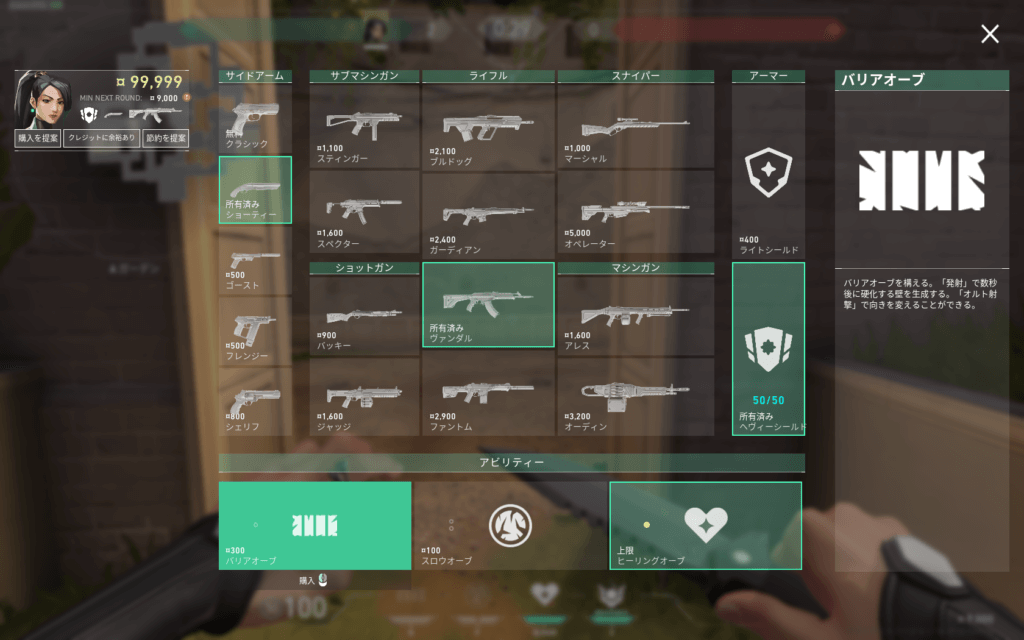Select the Guardian rifle
1024x640 pixels.
[x=488, y=212]
